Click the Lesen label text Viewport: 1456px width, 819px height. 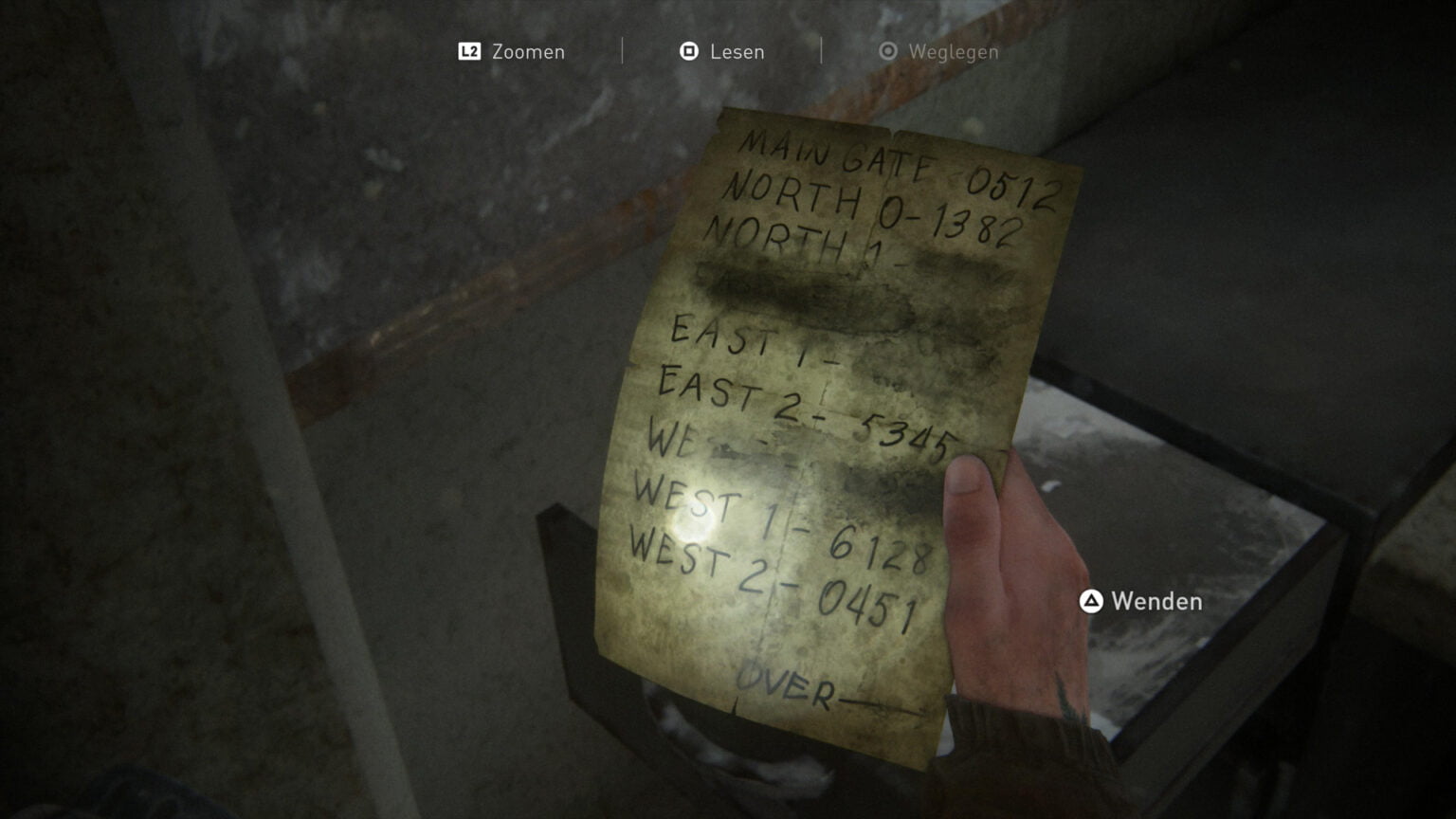click(x=737, y=52)
